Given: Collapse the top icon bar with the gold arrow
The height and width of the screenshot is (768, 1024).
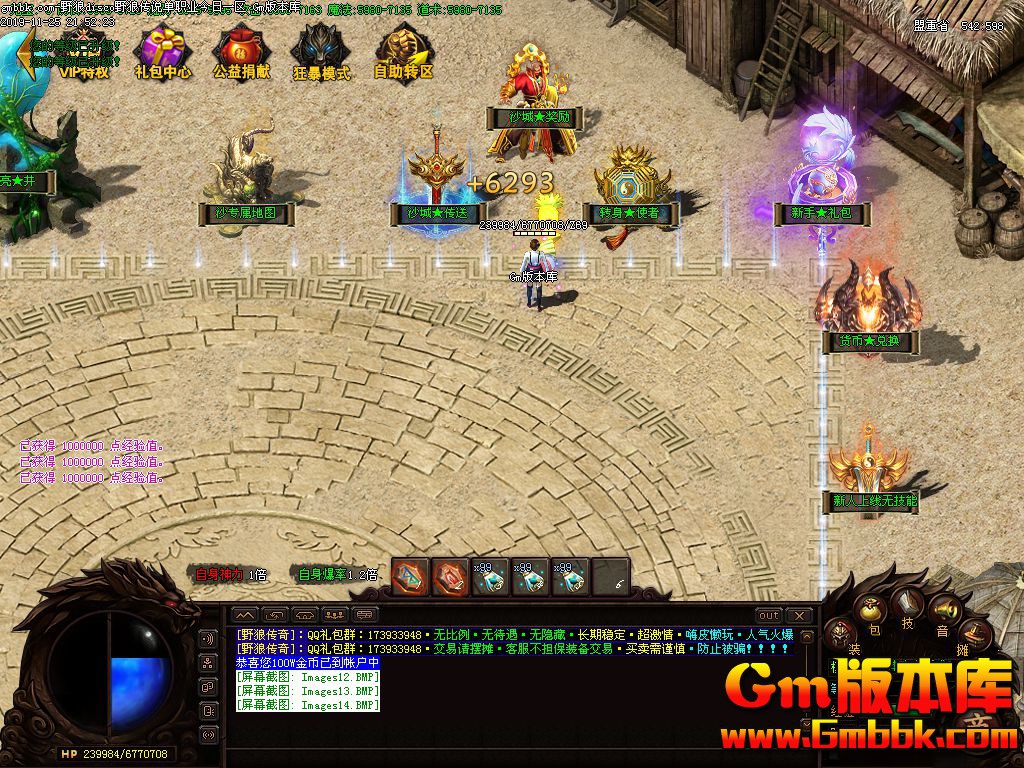Looking at the screenshot, I should [24, 57].
